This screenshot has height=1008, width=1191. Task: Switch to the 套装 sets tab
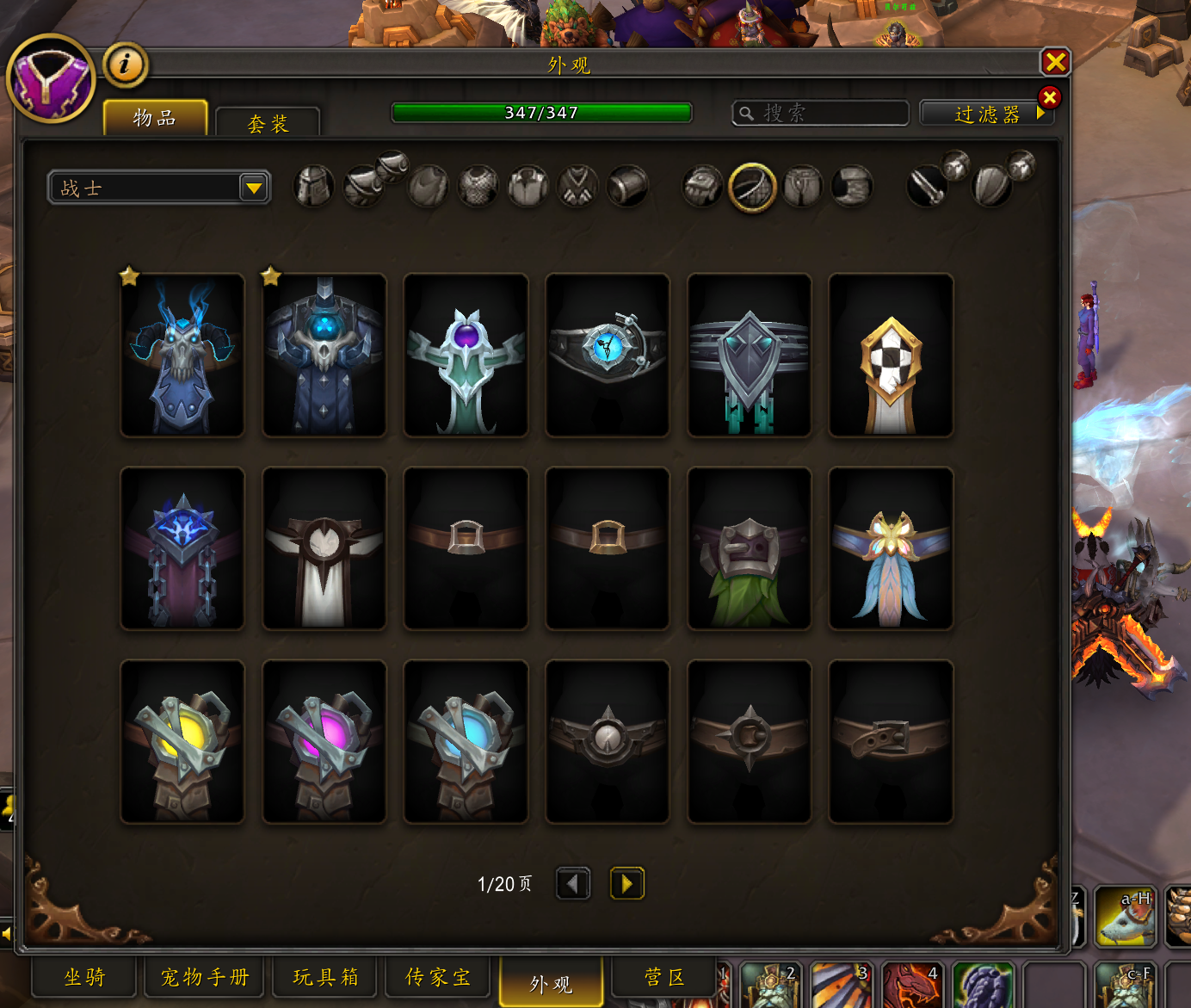pos(268,123)
